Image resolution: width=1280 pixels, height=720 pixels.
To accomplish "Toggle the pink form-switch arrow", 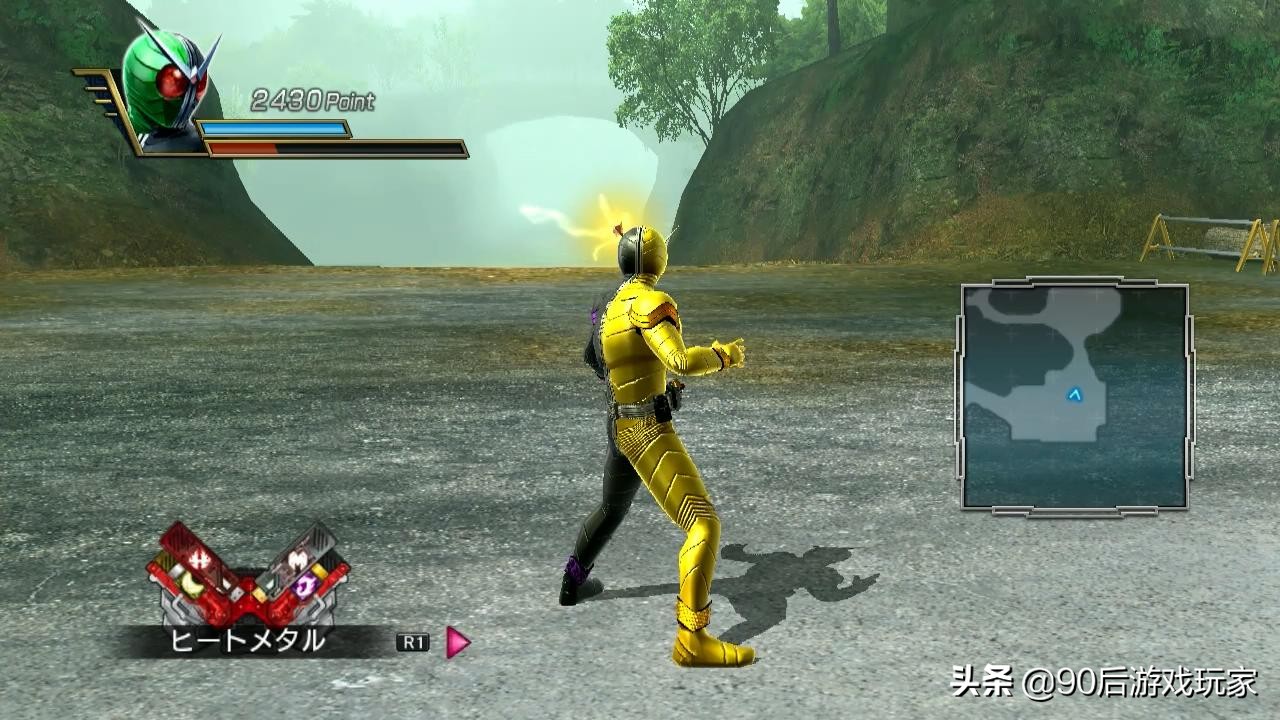I will point(454,641).
